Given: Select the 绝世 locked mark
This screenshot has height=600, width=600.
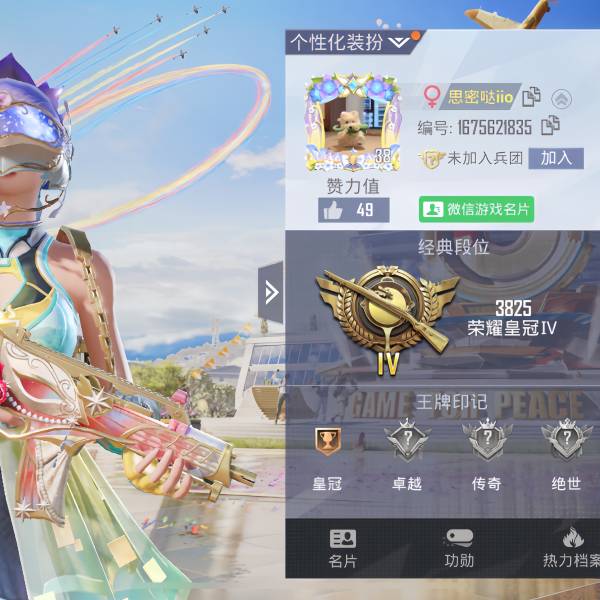Looking at the screenshot, I should coord(566,442).
